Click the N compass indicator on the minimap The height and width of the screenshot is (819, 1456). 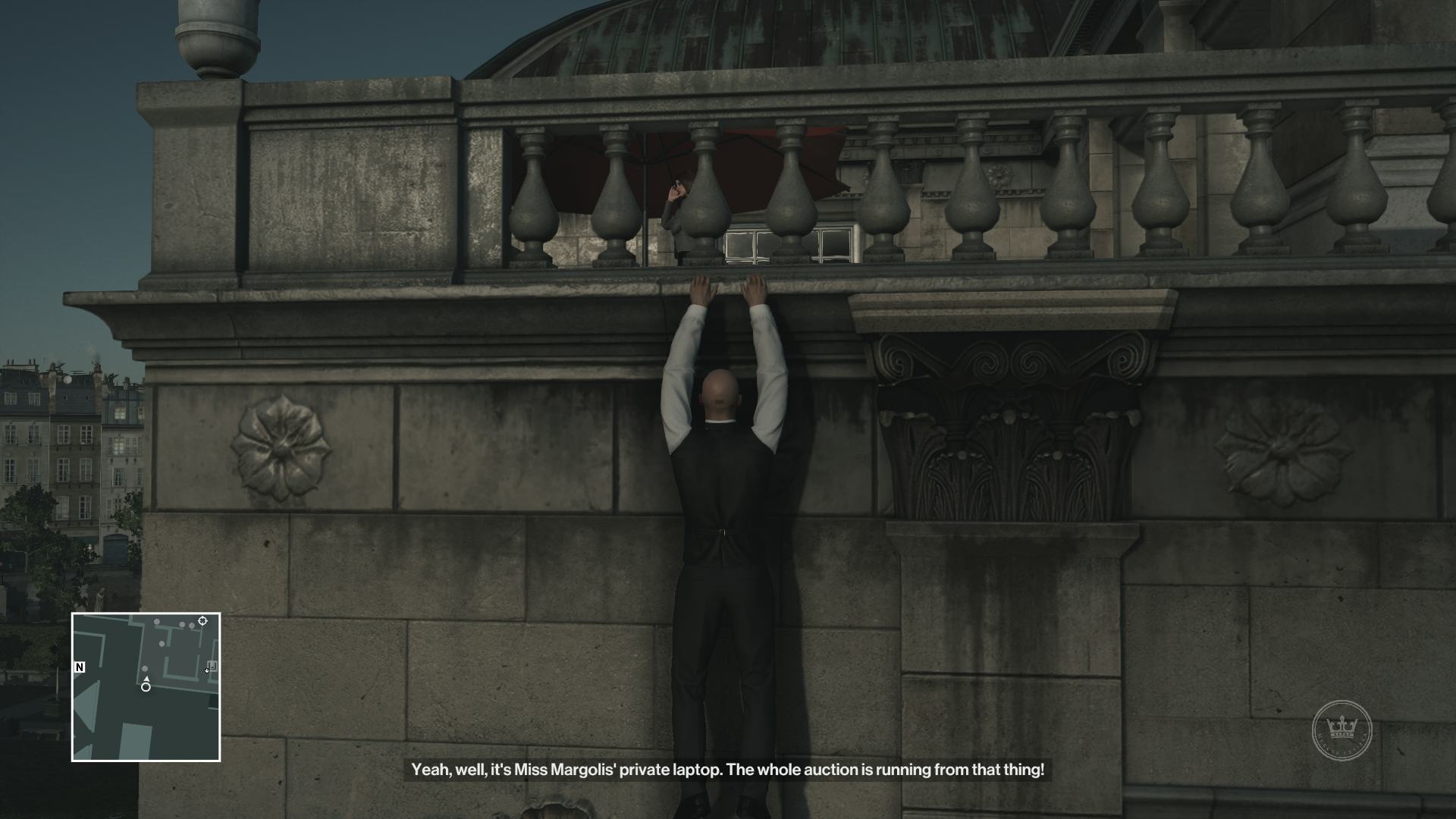point(79,667)
